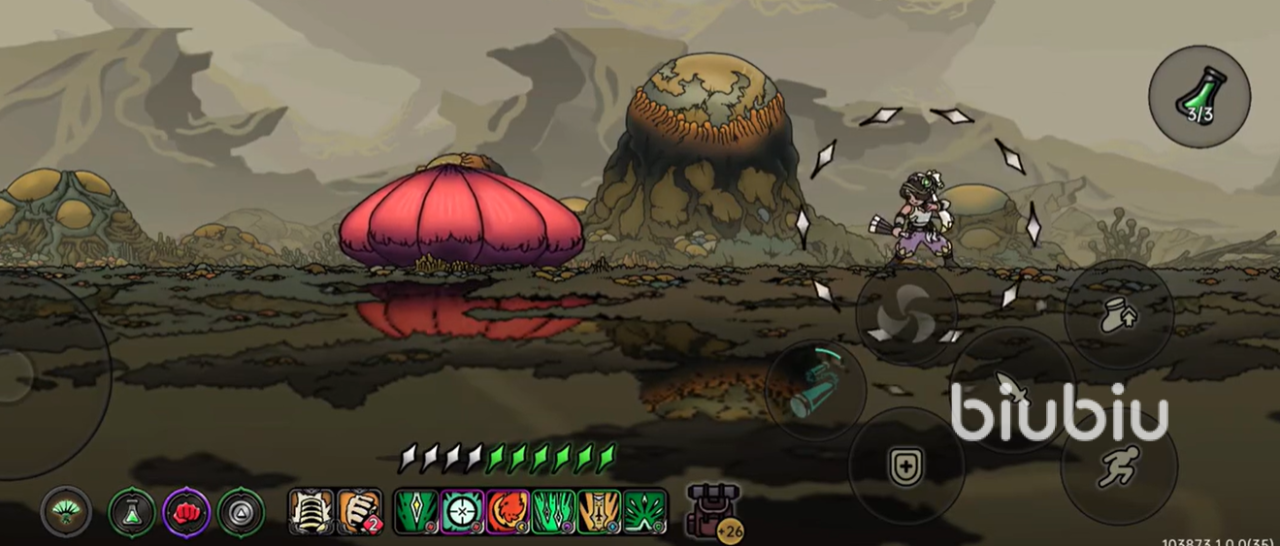Image resolution: width=1280 pixels, height=546 pixels.
Task: Select the tan sword skill slot
Action: coord(599,512)
